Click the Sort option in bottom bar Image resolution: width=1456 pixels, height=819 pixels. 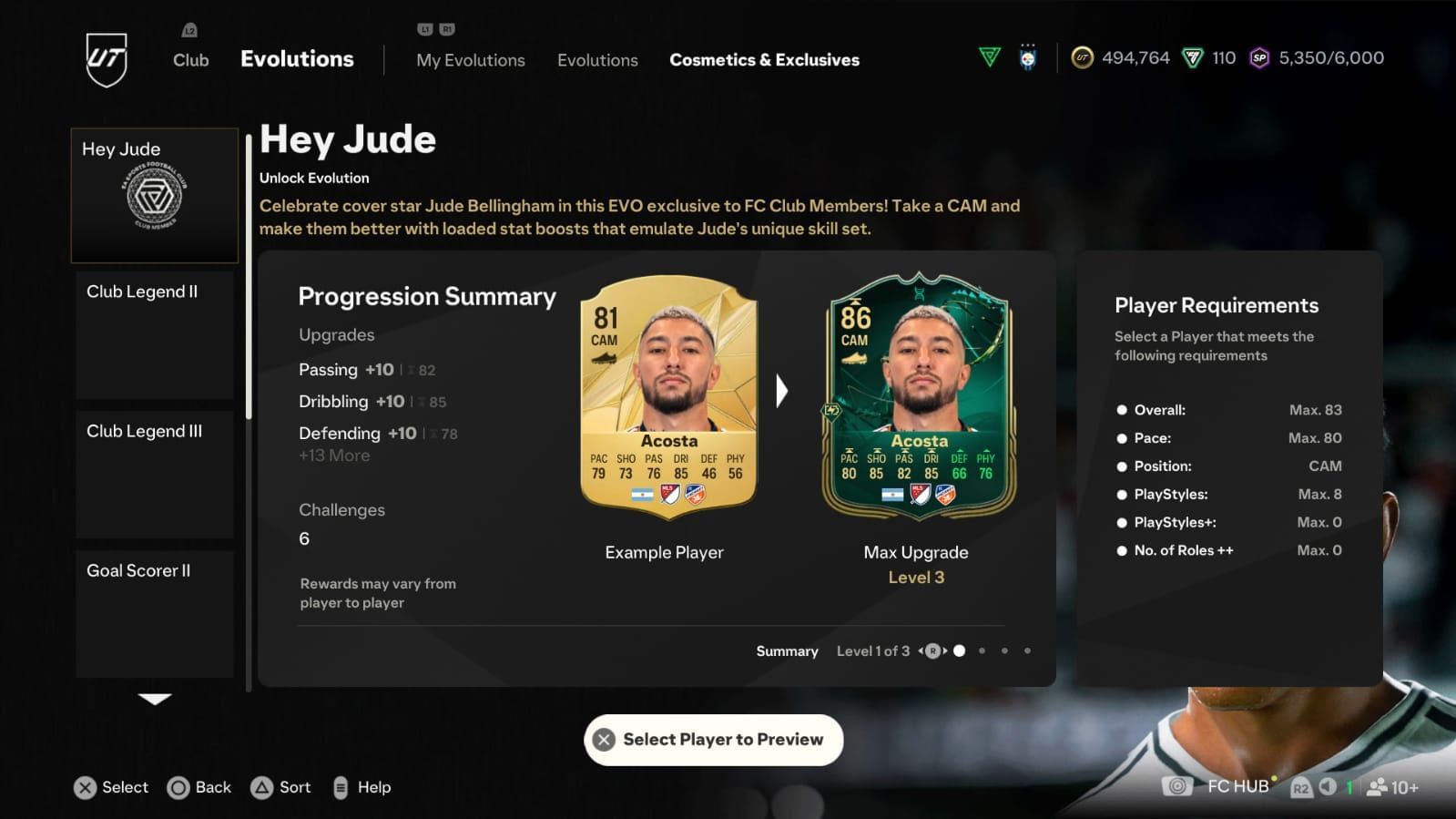[x=281, y=786]
